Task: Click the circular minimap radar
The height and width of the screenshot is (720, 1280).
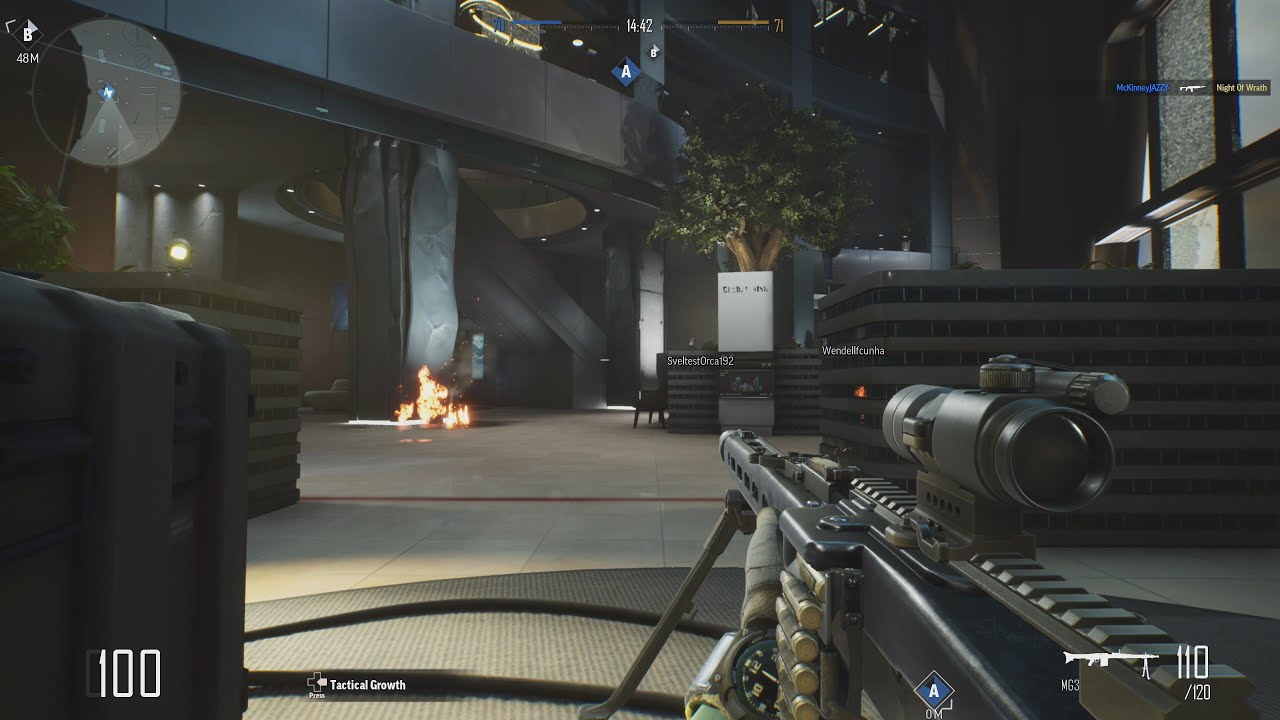Action: click(x=106, y=92)
